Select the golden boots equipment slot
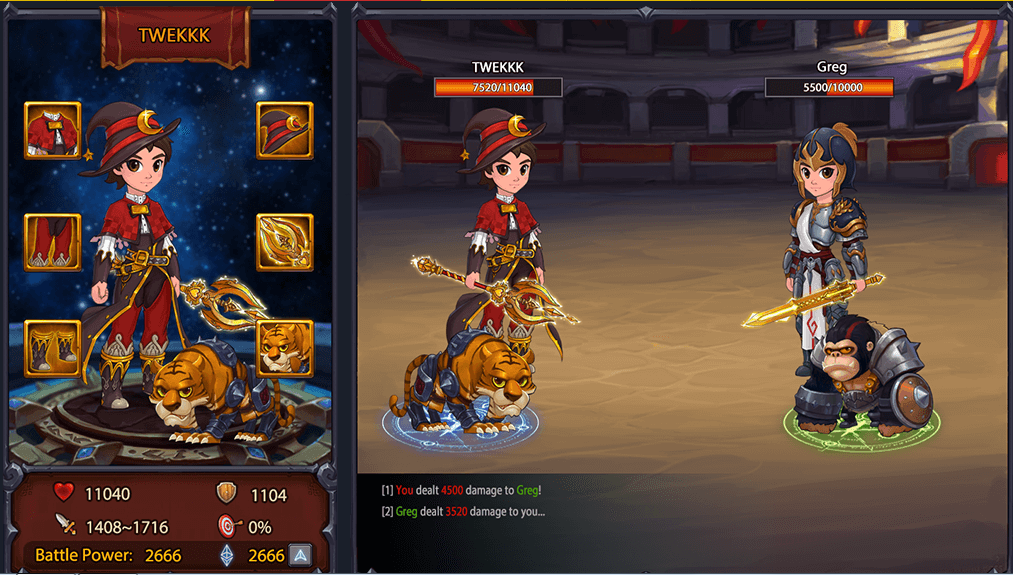This screenshot has height=575, width=1013. [52, 347]
